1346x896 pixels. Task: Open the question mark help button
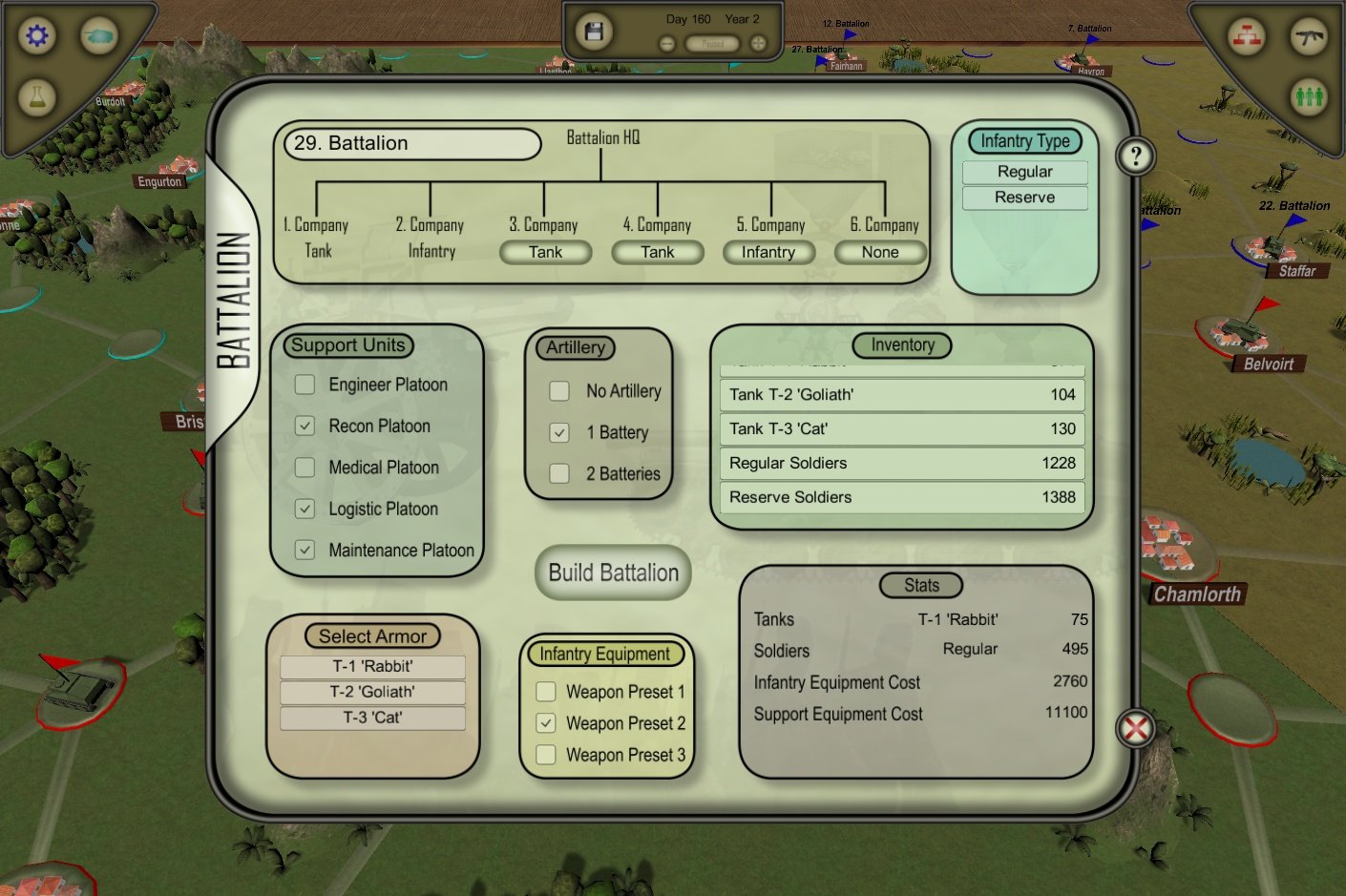coord(1135,156)
